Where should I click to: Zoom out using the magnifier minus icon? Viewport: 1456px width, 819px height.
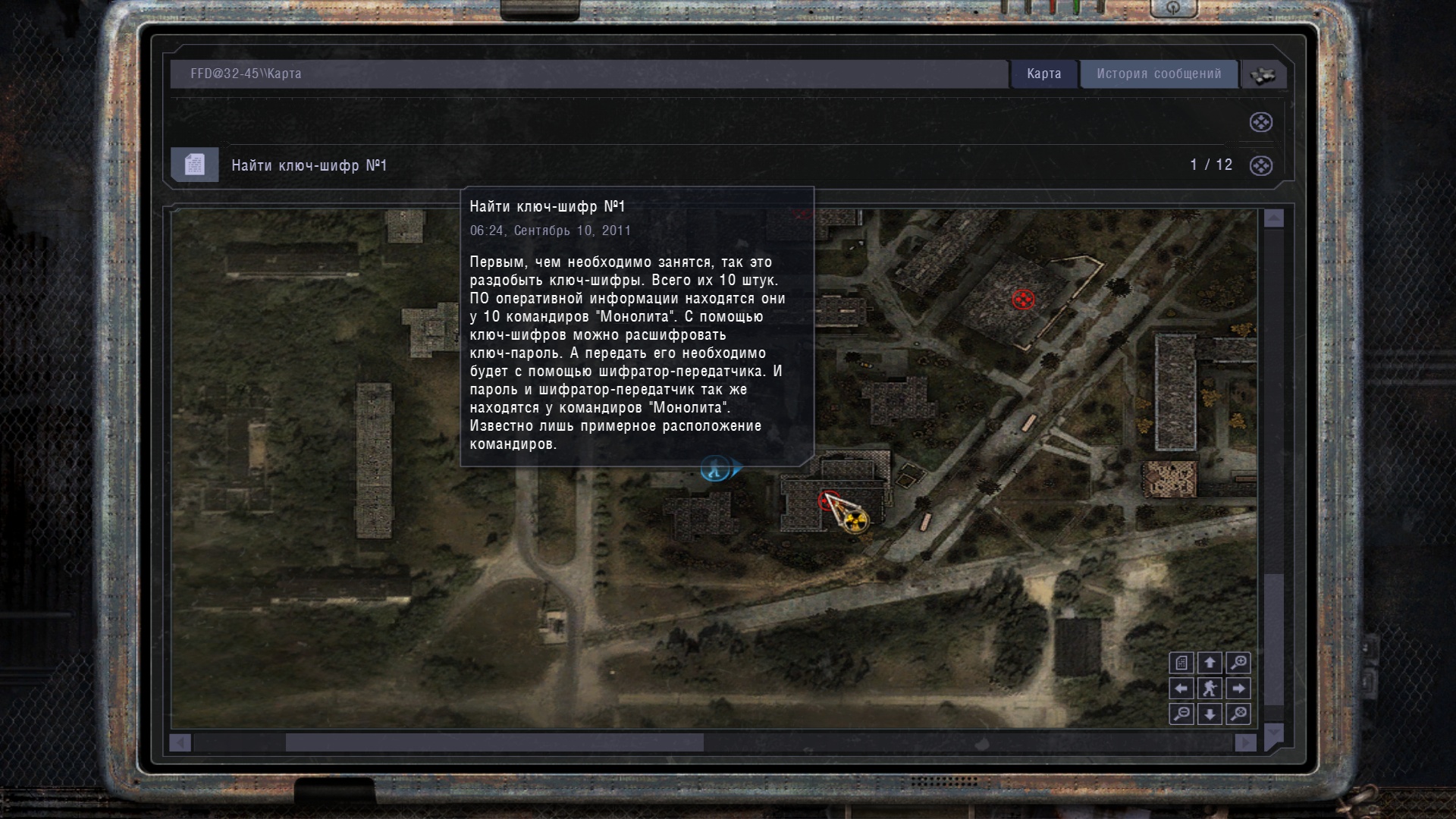(x=1181, y=714)
